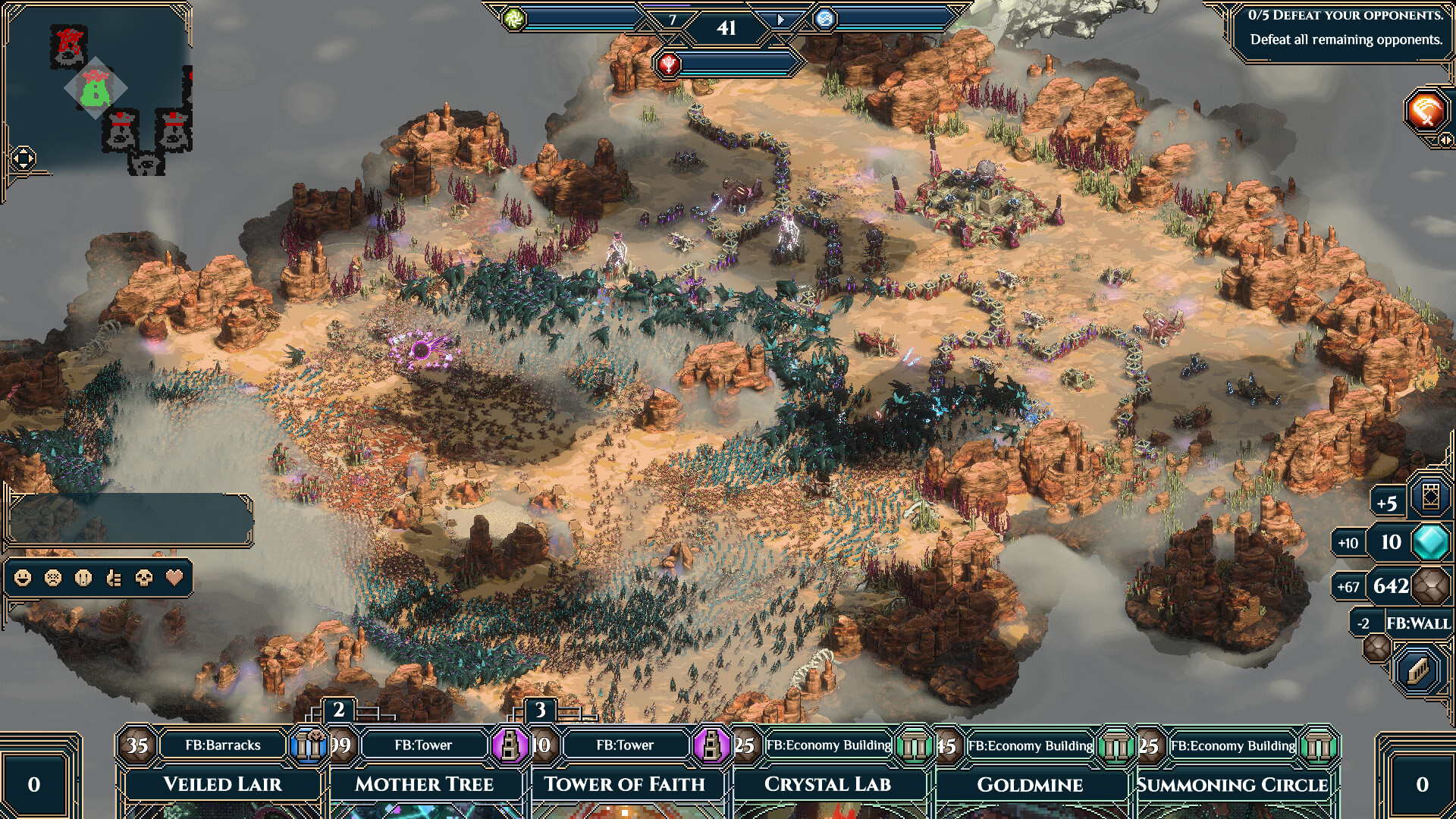Expand the group labeled 2 above Mother Tree
This screenshot has height=819, width=1456.
pos(338,711)
